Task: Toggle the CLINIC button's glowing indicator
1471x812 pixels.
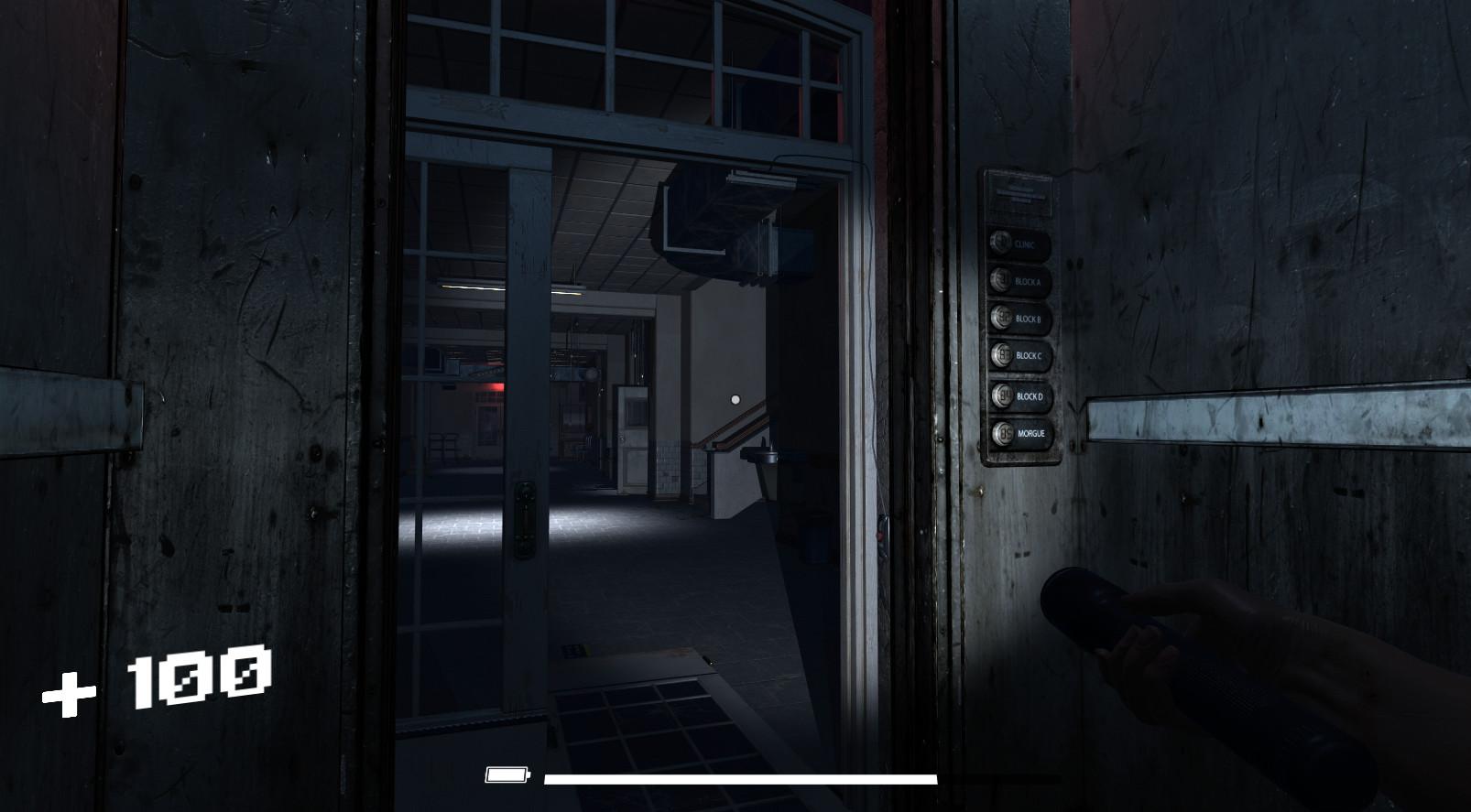Action: click(x=1001, y=244)
